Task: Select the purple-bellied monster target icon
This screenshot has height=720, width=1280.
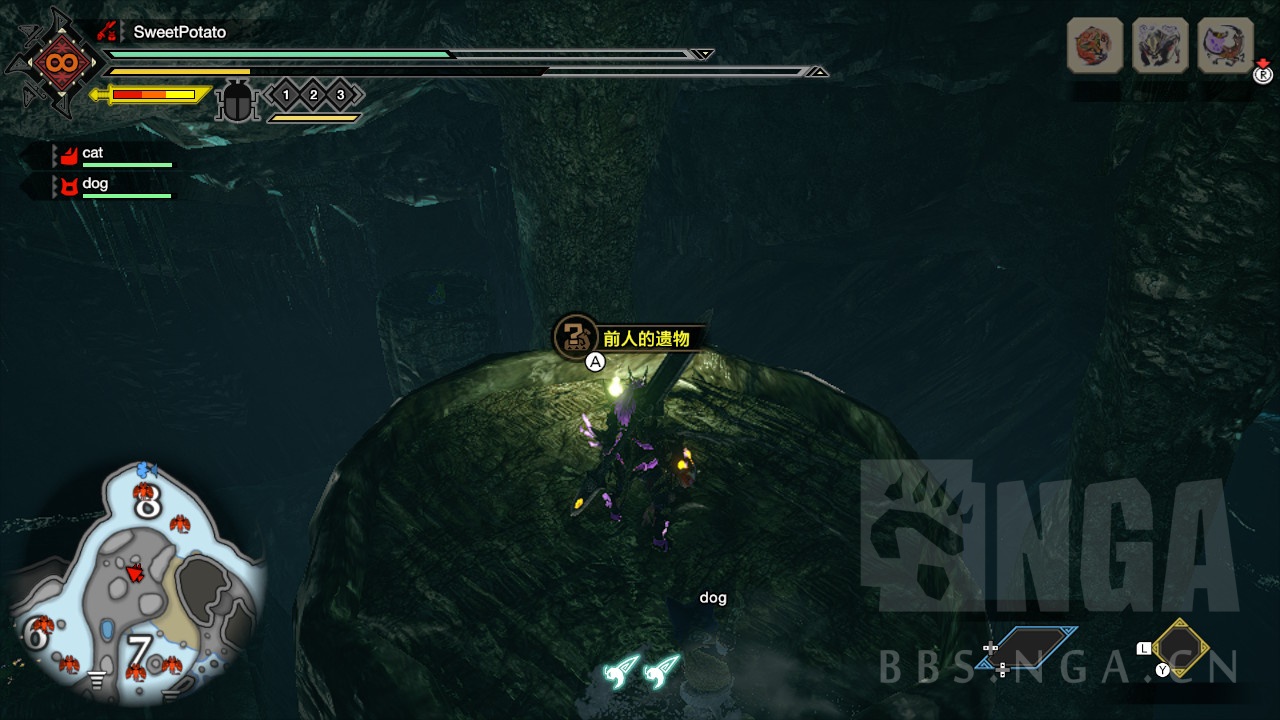Action: coord(1225,46)
